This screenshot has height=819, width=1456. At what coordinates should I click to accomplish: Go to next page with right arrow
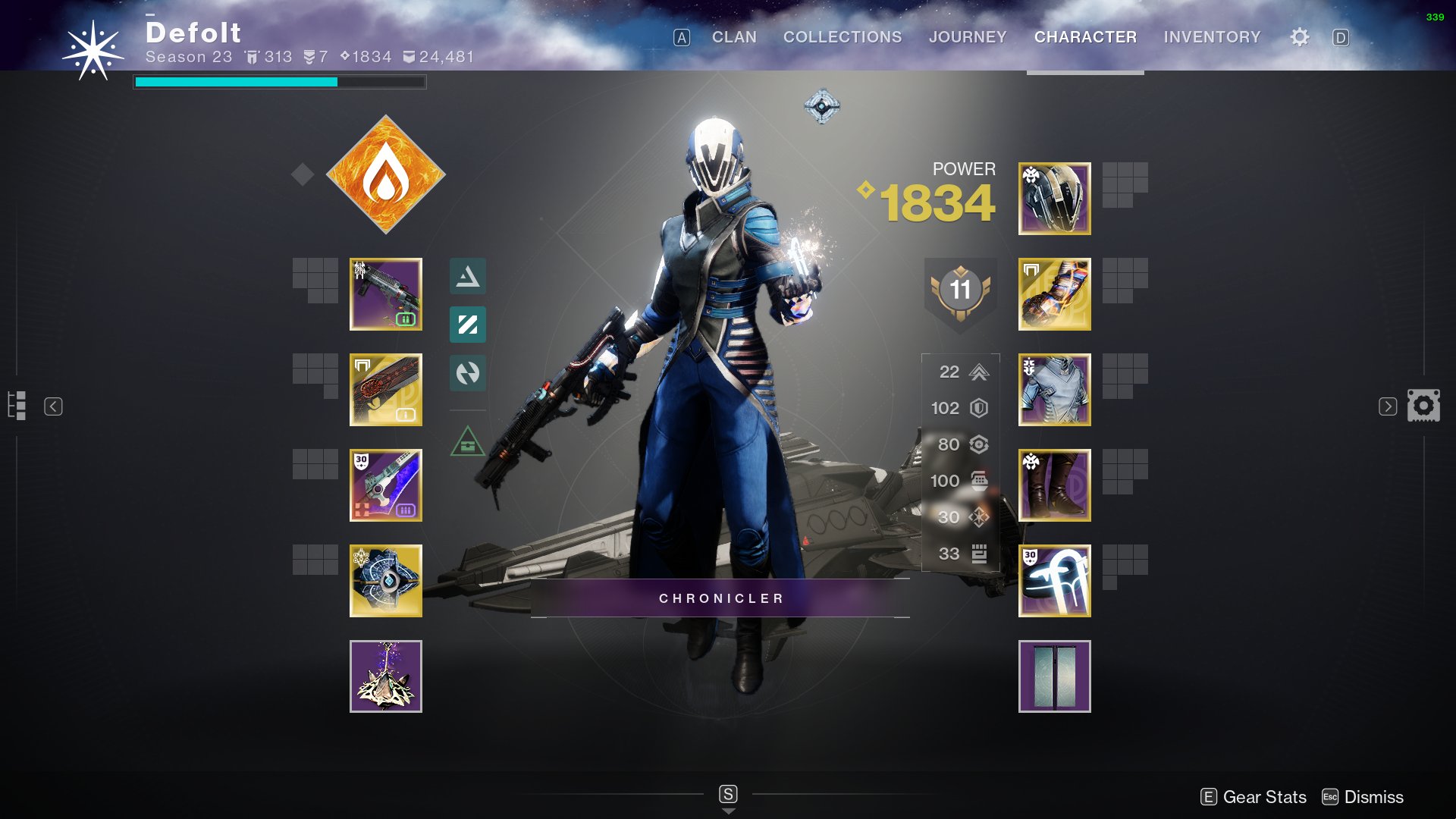(1387, 406)
